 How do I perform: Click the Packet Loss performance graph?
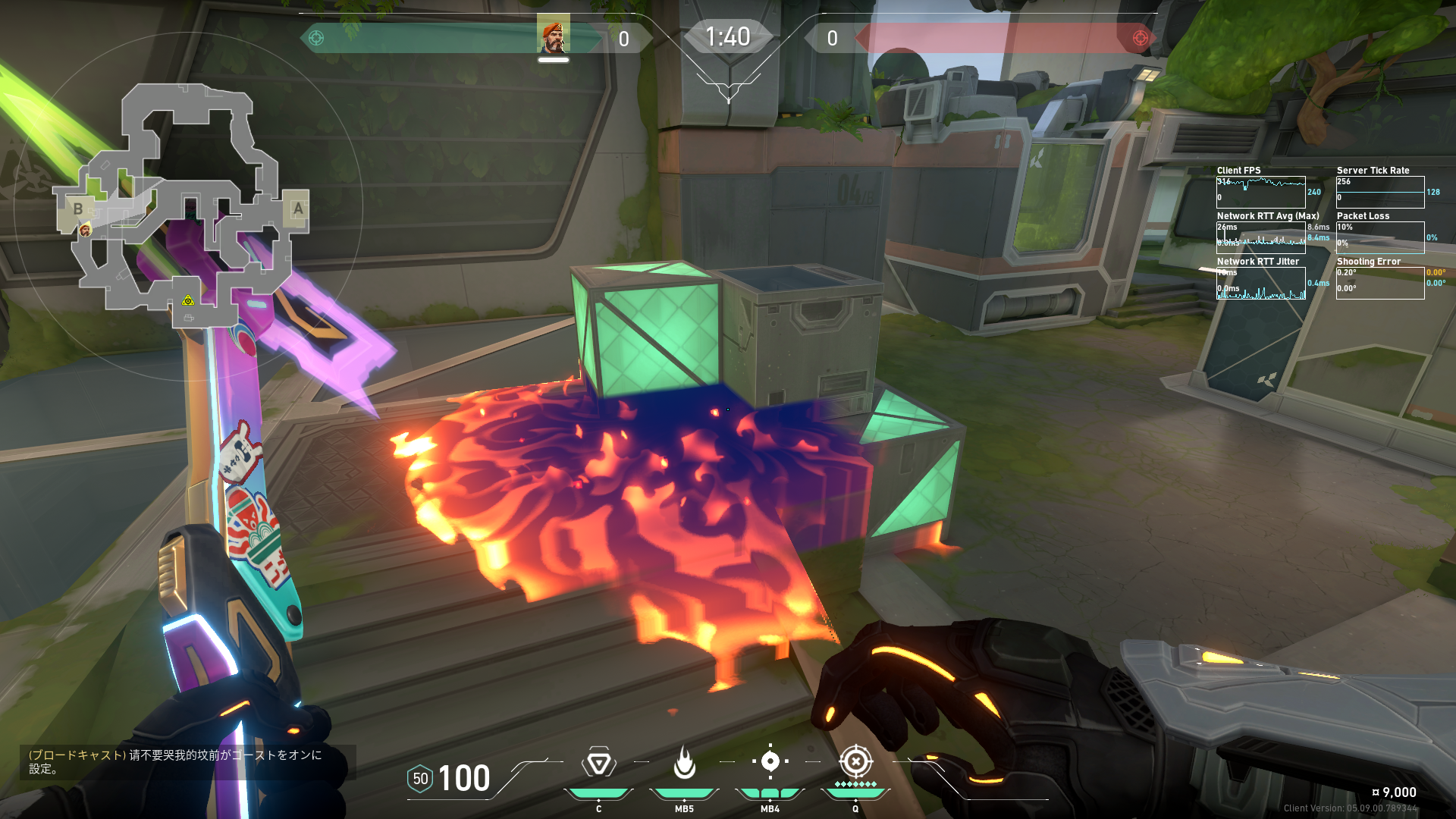(1380, 237)
